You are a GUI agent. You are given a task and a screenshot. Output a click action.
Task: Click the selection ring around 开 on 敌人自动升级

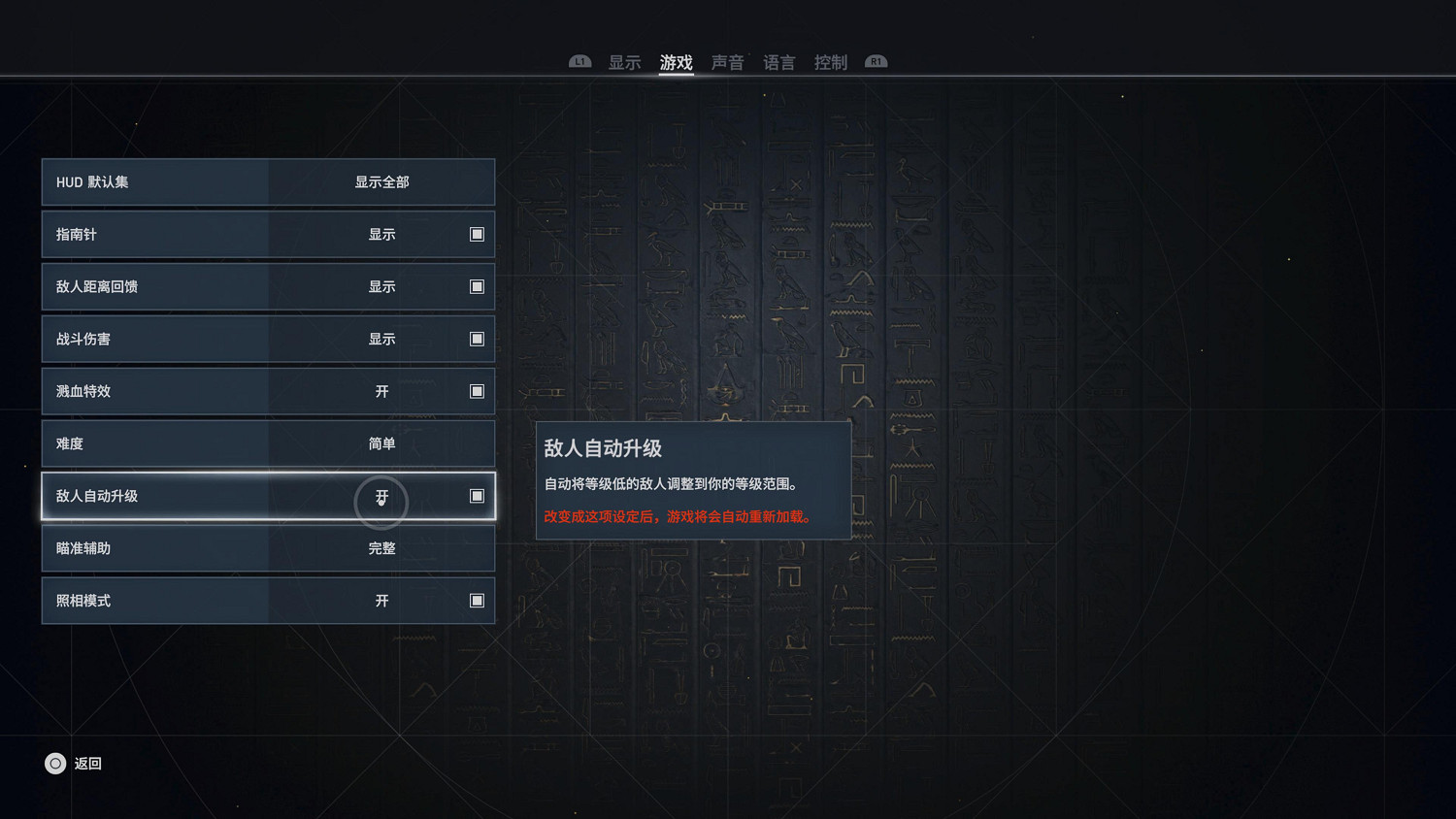point(381,501)
